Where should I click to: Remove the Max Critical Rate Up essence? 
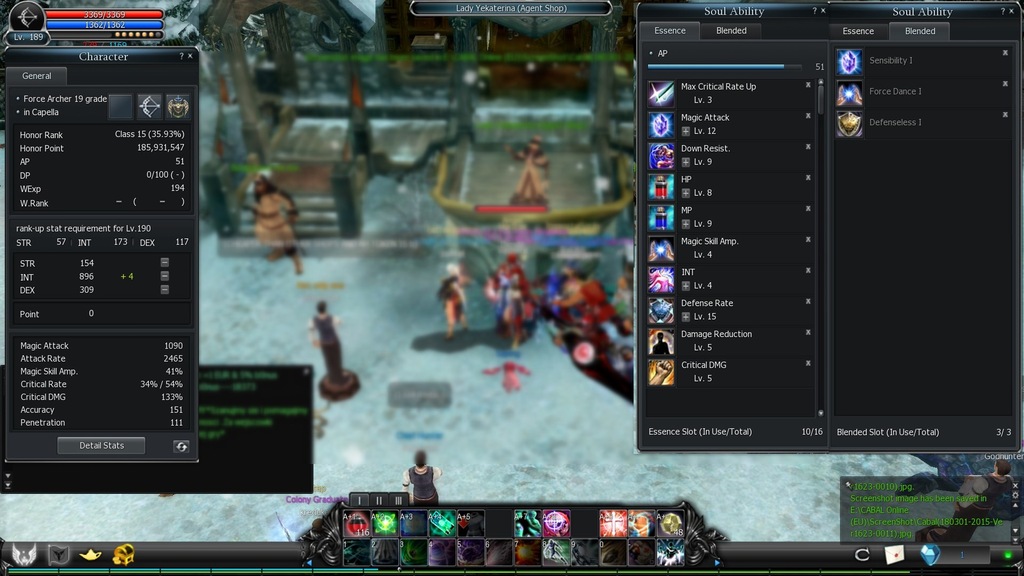point(808,85)
